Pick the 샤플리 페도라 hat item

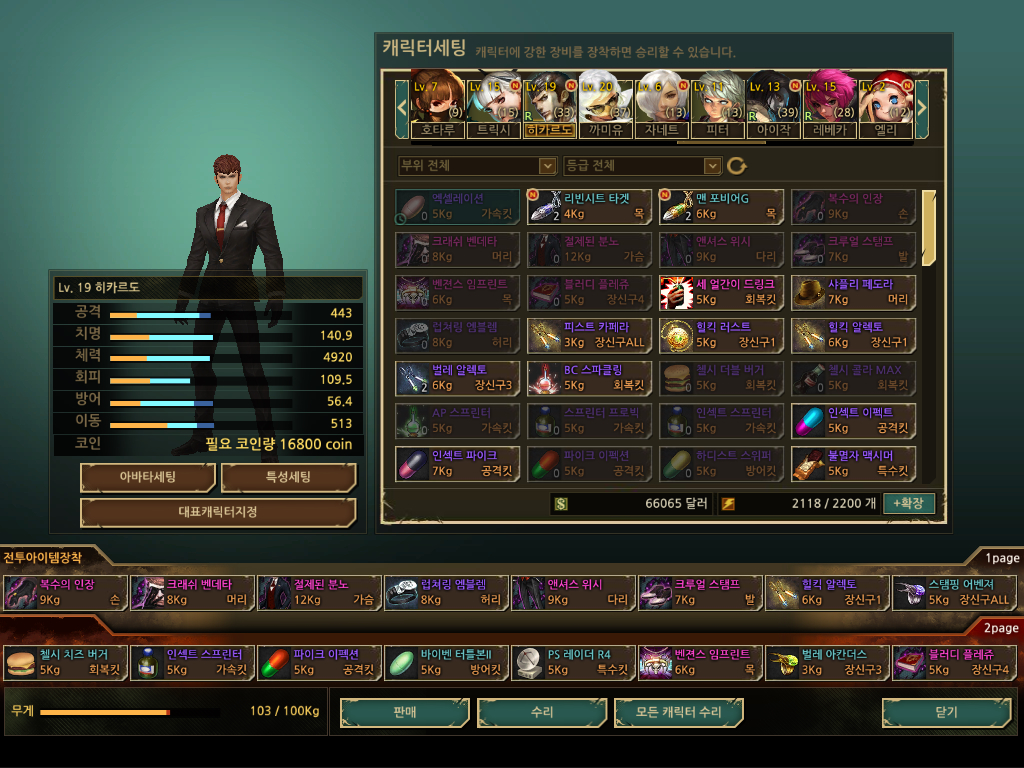(x=853, y=291)
